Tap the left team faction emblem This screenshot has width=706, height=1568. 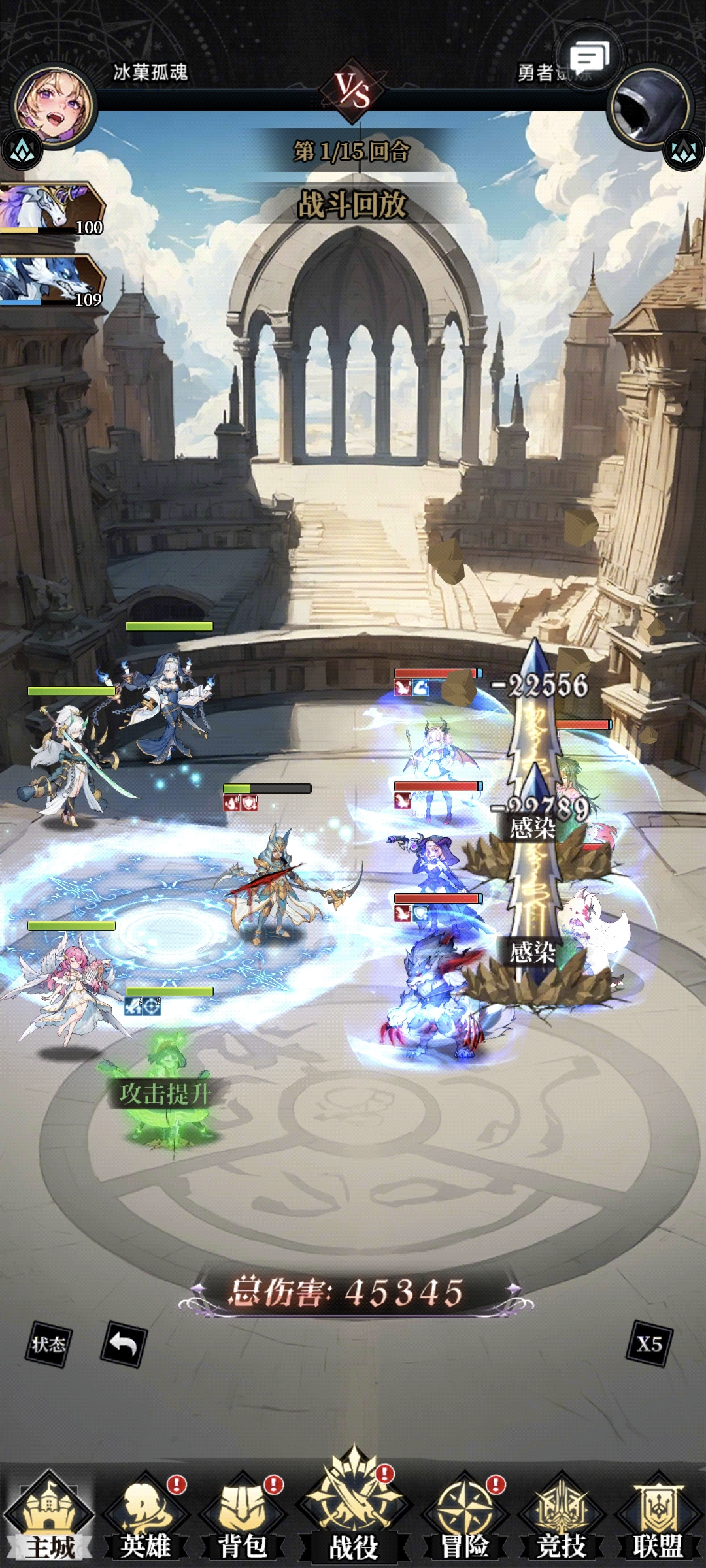click(x=22, y=151)
